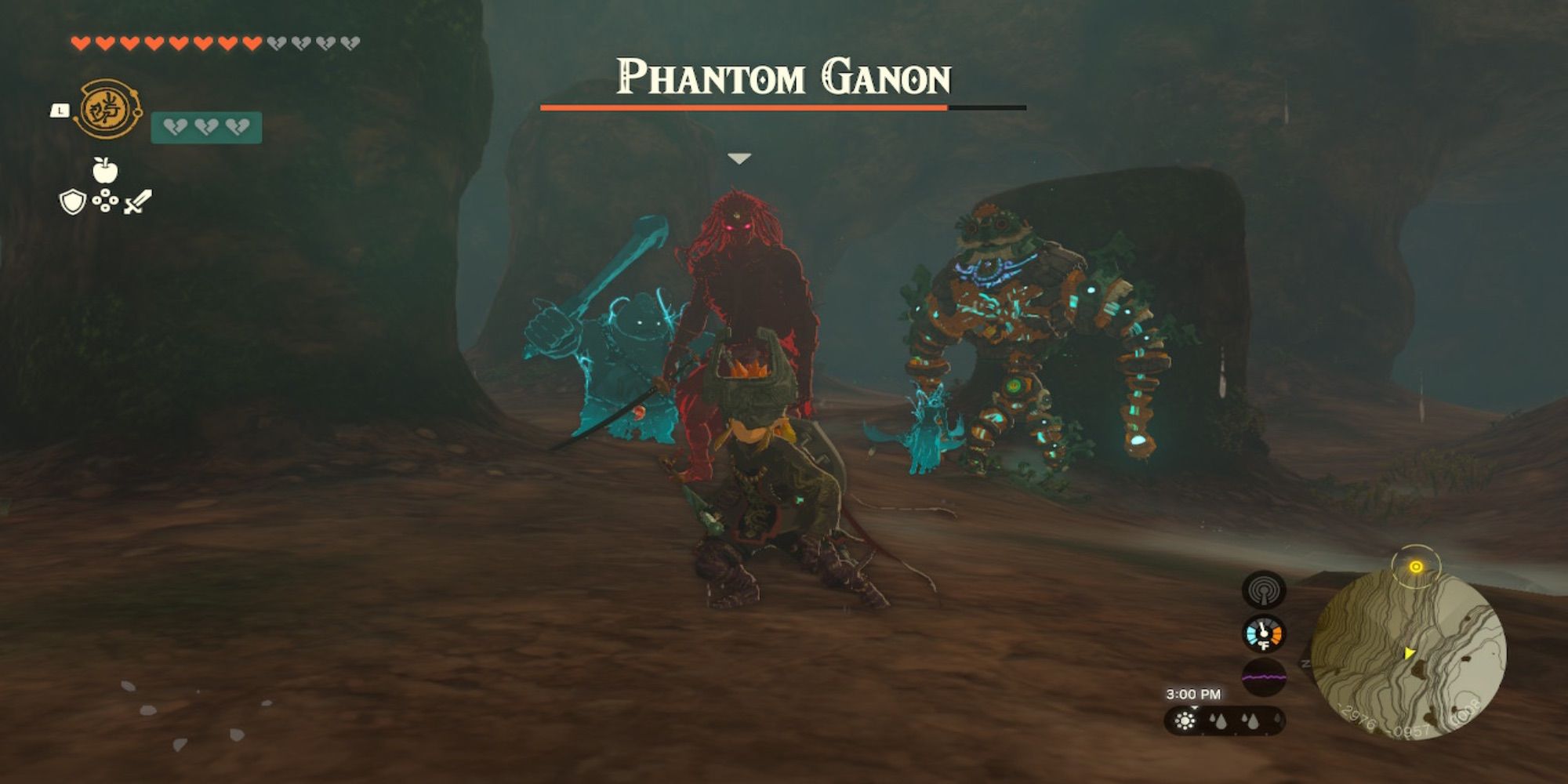Click the sword icon beside the d-pad
The image size is (1568, 784).
(136, 202)
